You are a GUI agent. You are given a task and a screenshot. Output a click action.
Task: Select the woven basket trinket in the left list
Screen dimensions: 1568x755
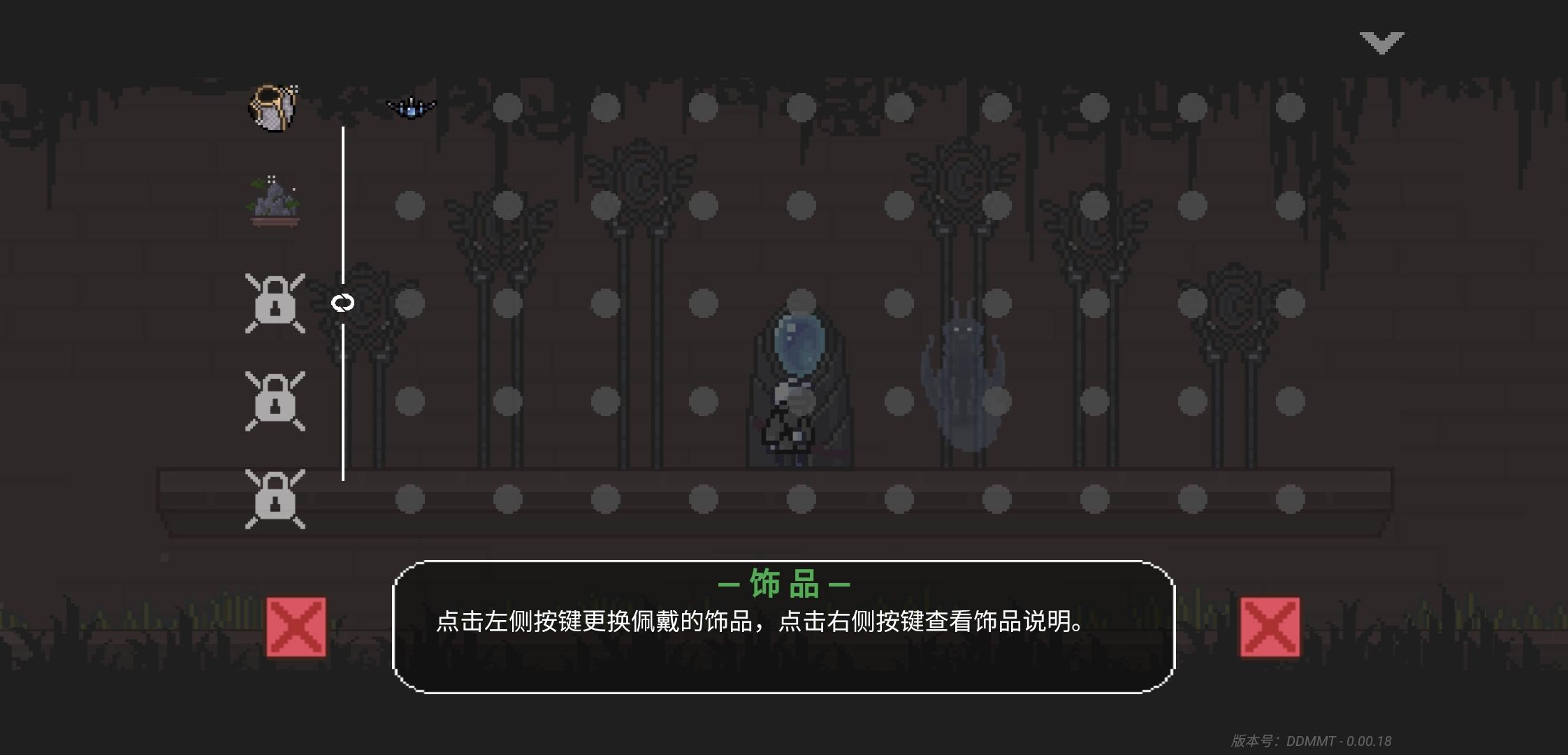[273, 106]
